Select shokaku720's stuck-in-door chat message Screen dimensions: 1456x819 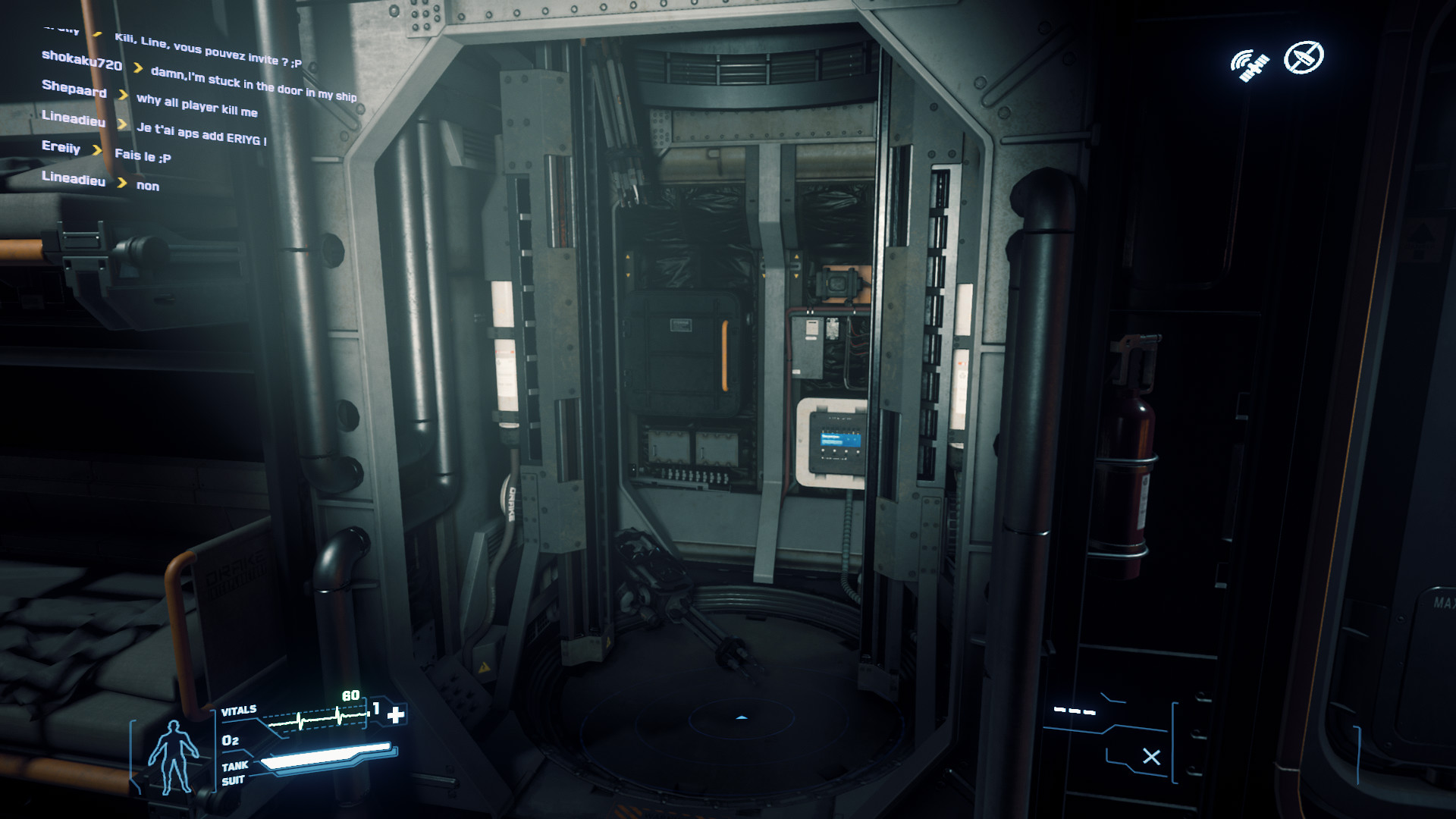[x=253, y=84]
